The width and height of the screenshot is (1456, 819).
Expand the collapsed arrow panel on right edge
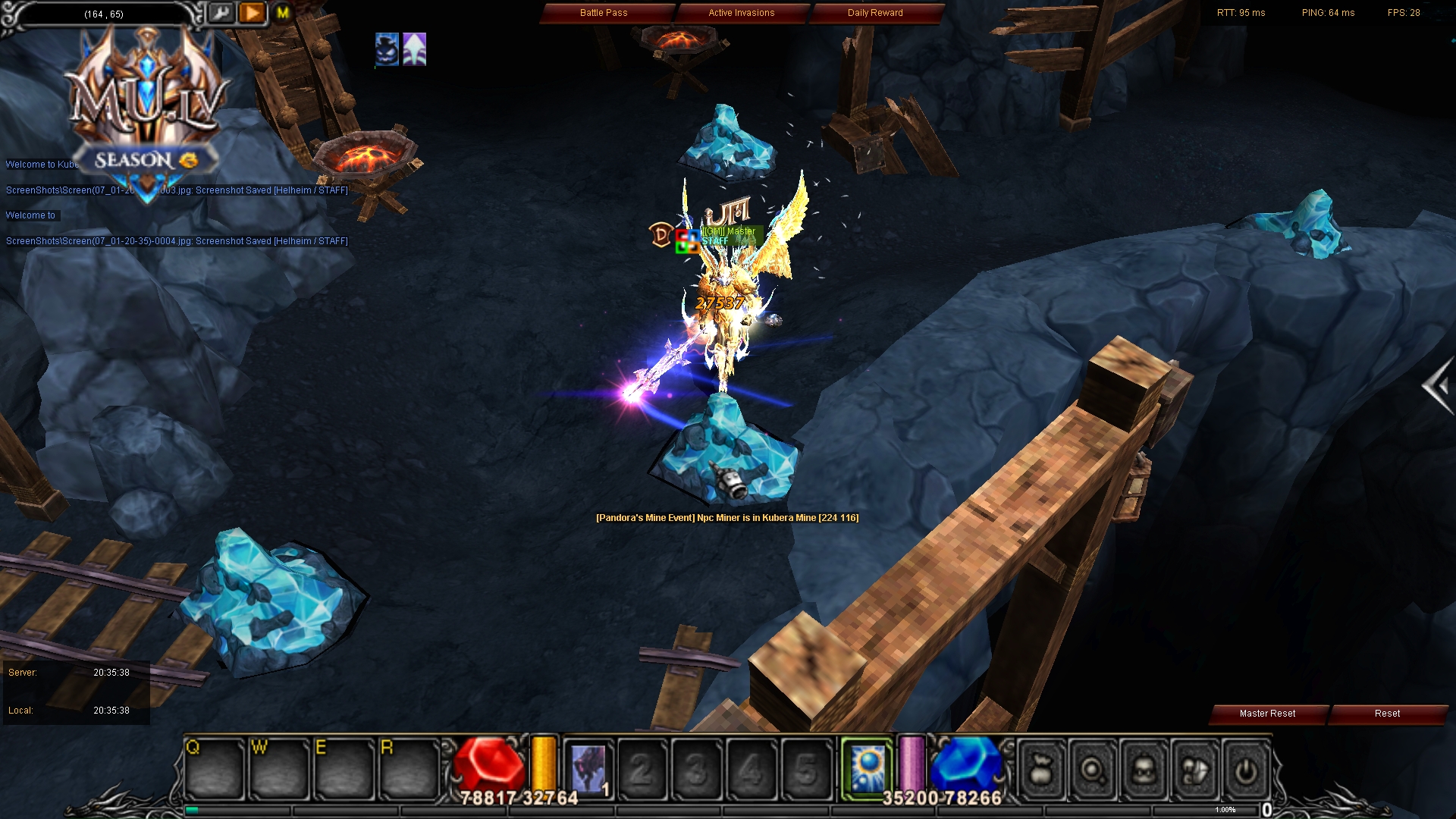click(x=1440, y=384)
